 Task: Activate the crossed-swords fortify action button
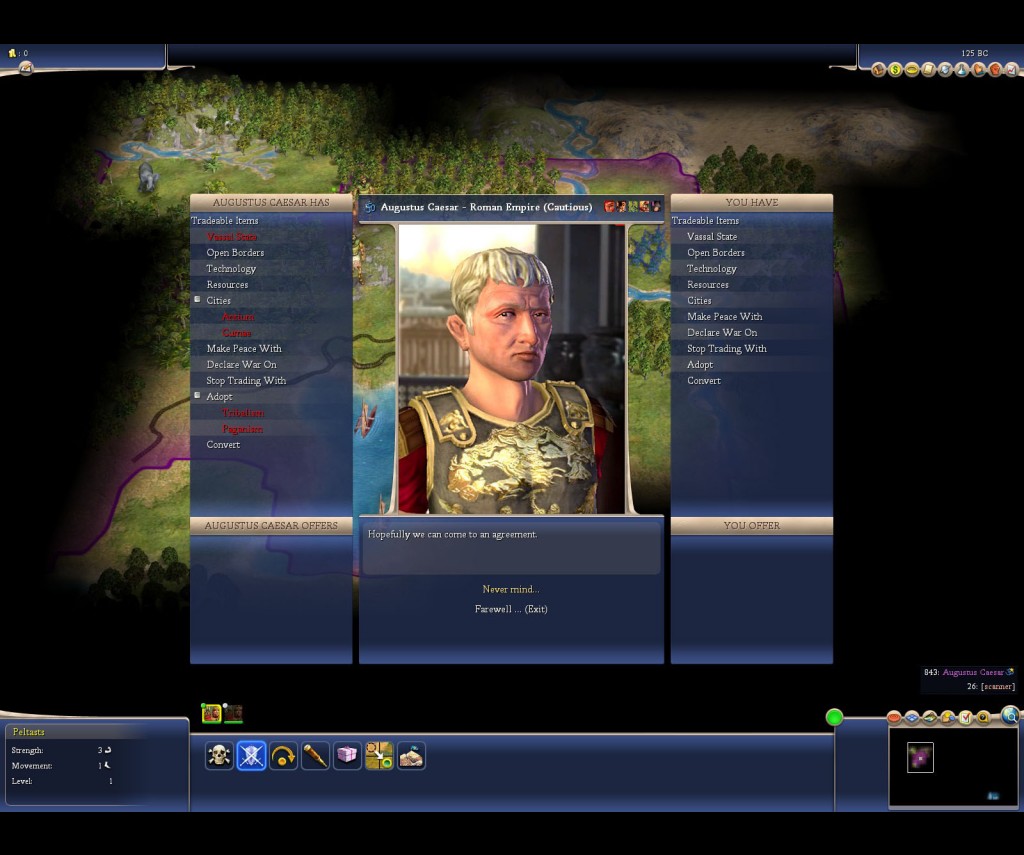coord(251,756)
